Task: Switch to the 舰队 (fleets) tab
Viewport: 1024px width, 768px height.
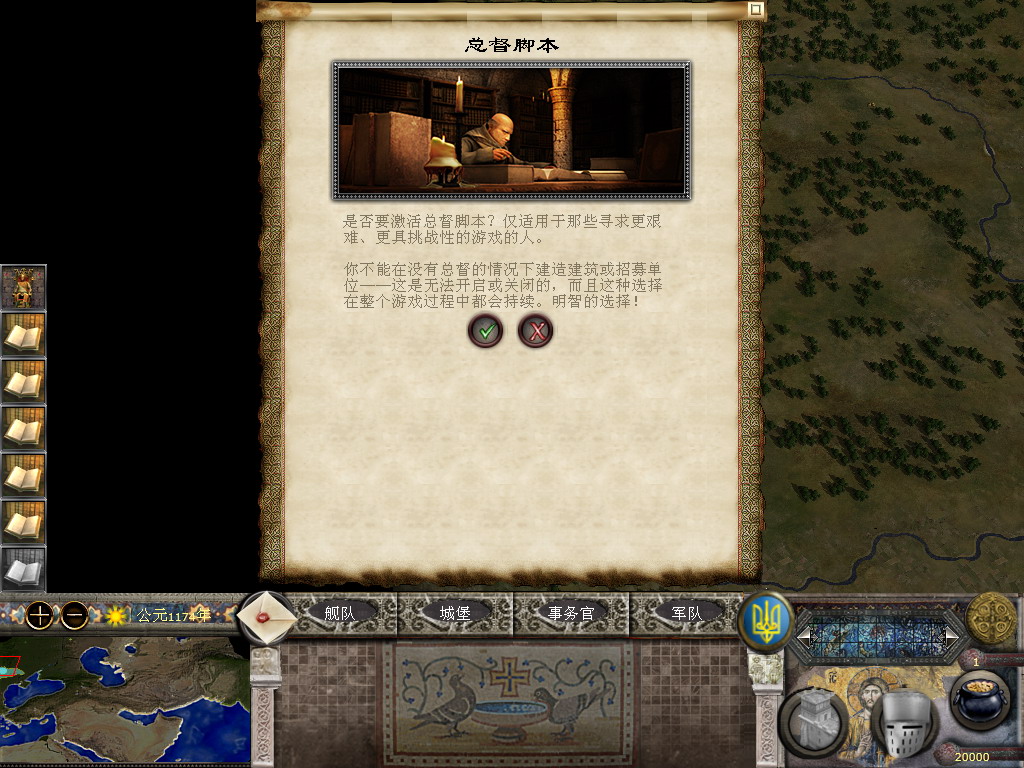Action: pyautogui.click(x=340, y=613)
